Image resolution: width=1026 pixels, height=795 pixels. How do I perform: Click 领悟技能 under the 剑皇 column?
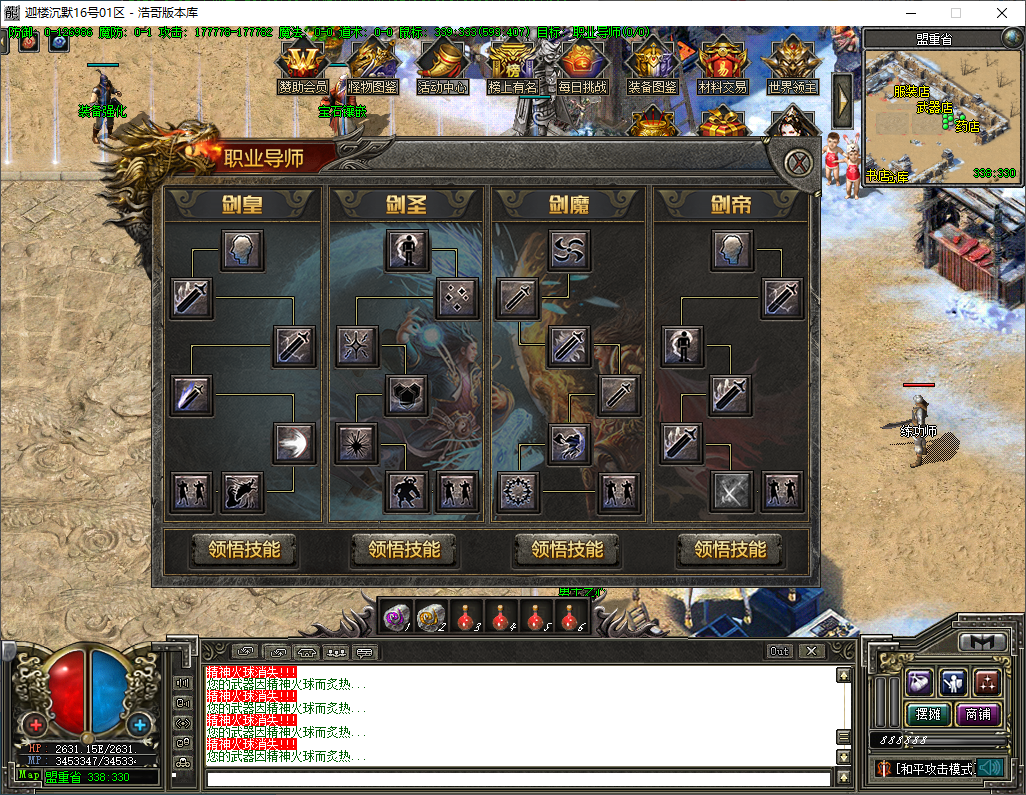click(x=244, y=549)
